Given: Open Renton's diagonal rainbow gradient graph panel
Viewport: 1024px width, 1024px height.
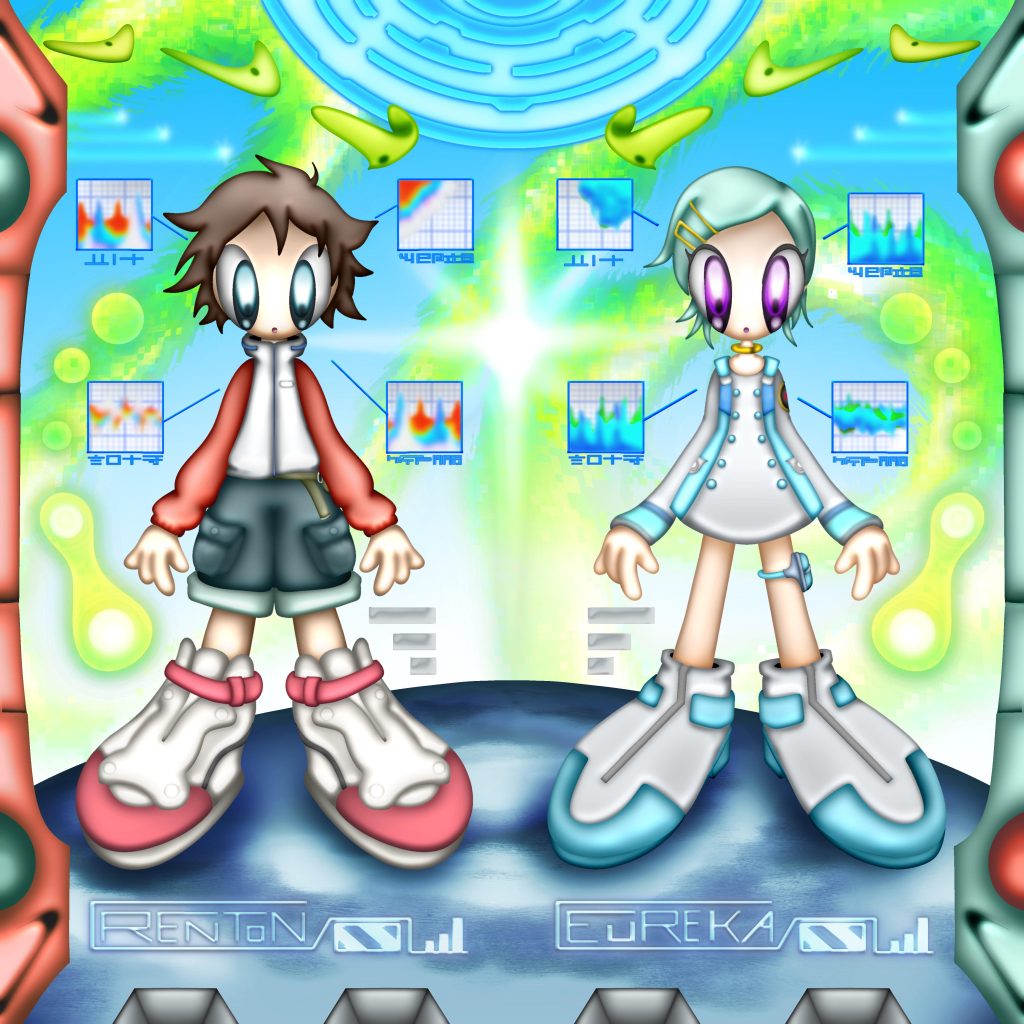Looking at the screenshot, I should pyautogui.click(x=435, y=213).
